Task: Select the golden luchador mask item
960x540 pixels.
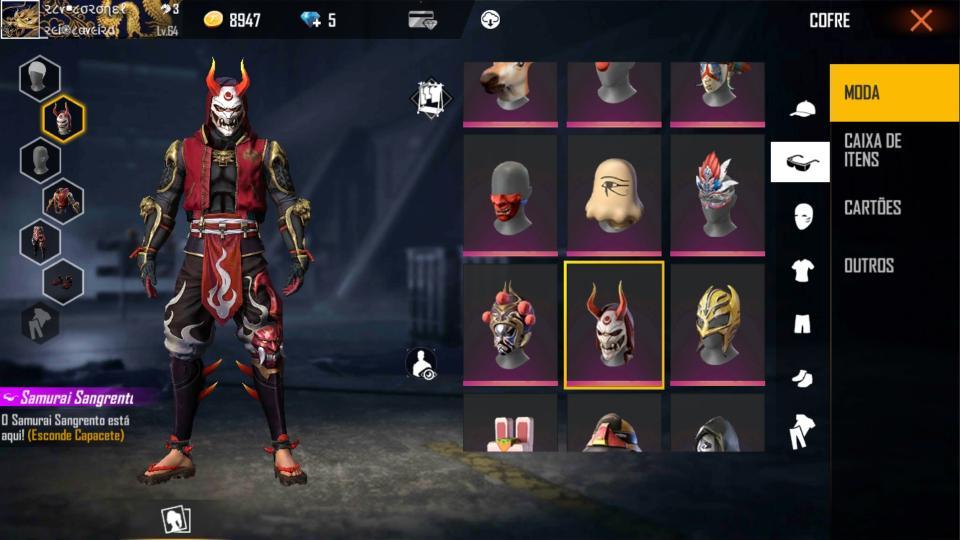Action: pos(717,323)
